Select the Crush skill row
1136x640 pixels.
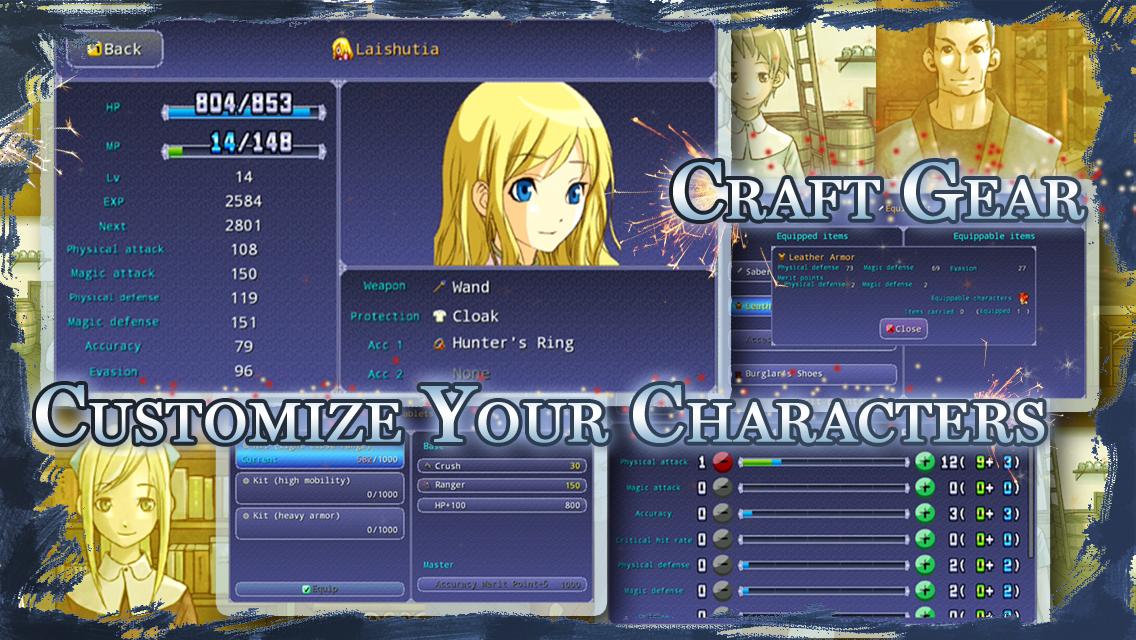click(502, 466)
